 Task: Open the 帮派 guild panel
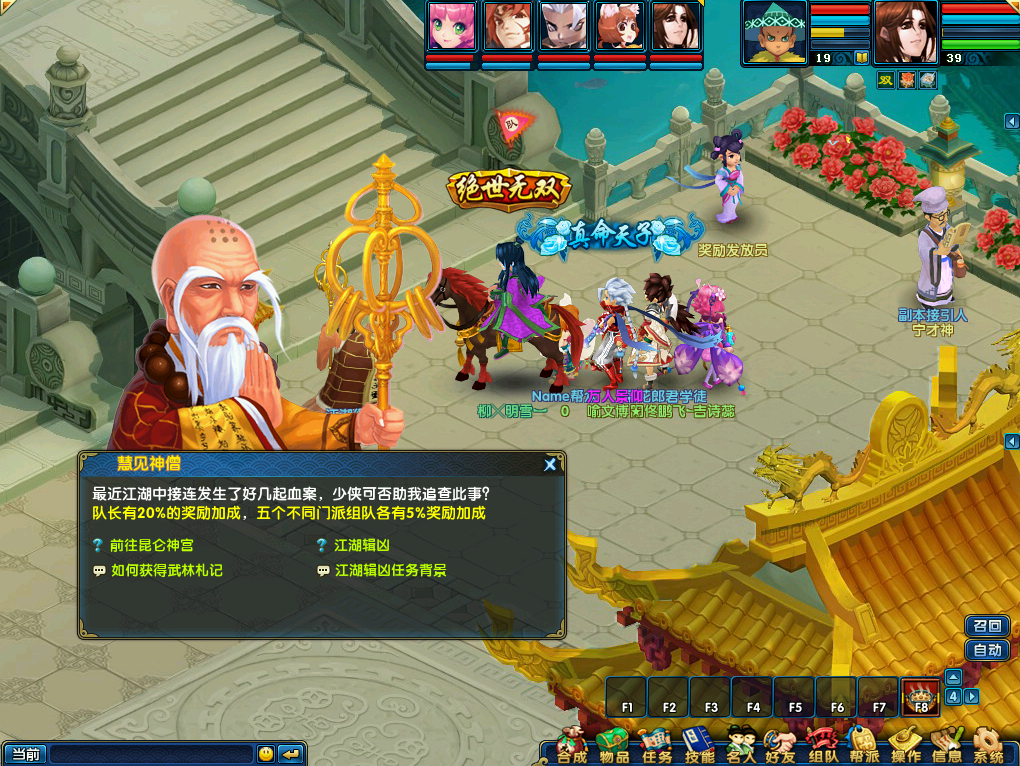click(864, 746)
